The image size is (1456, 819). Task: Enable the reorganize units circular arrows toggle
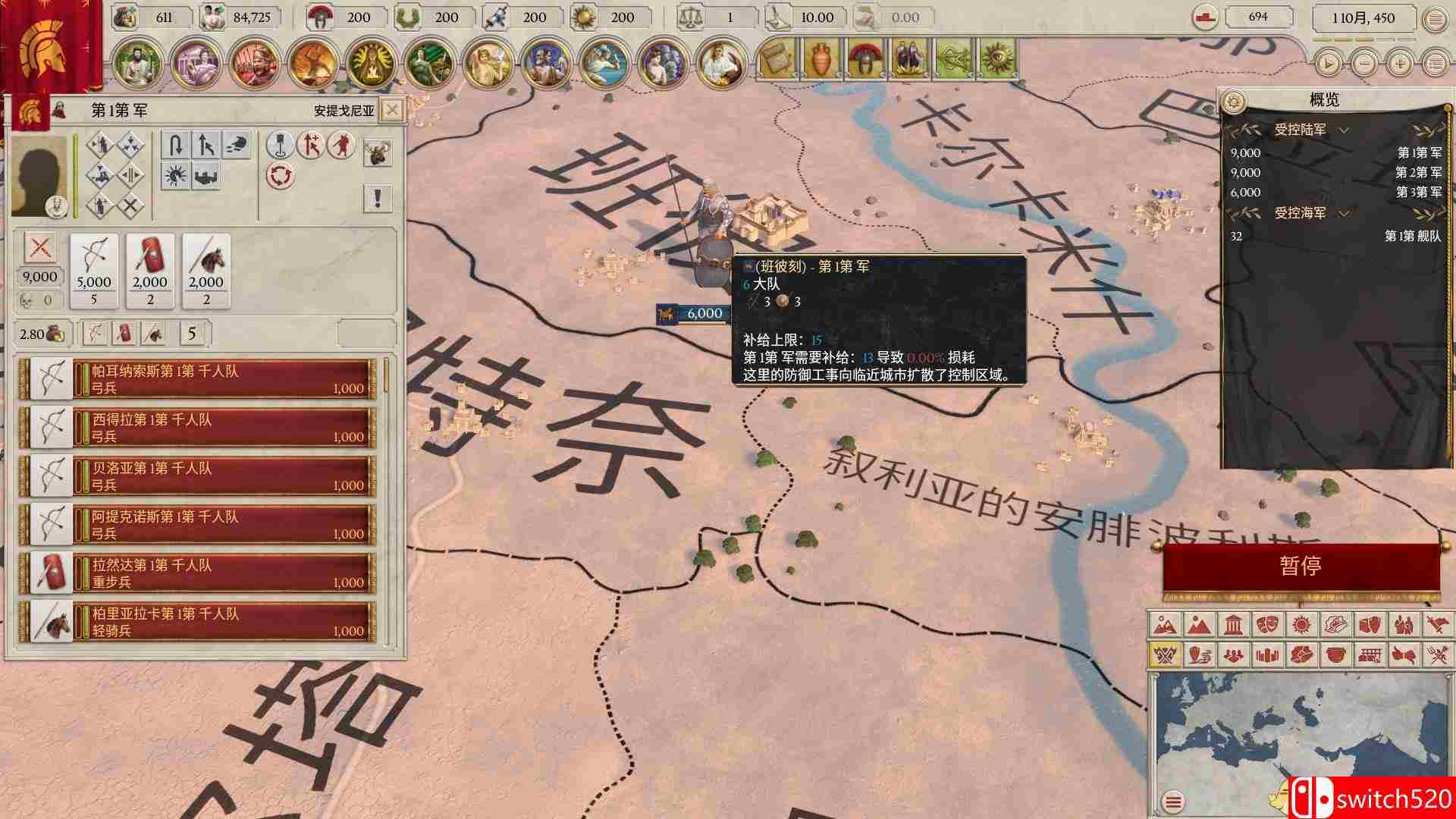[x=281, y=176]
